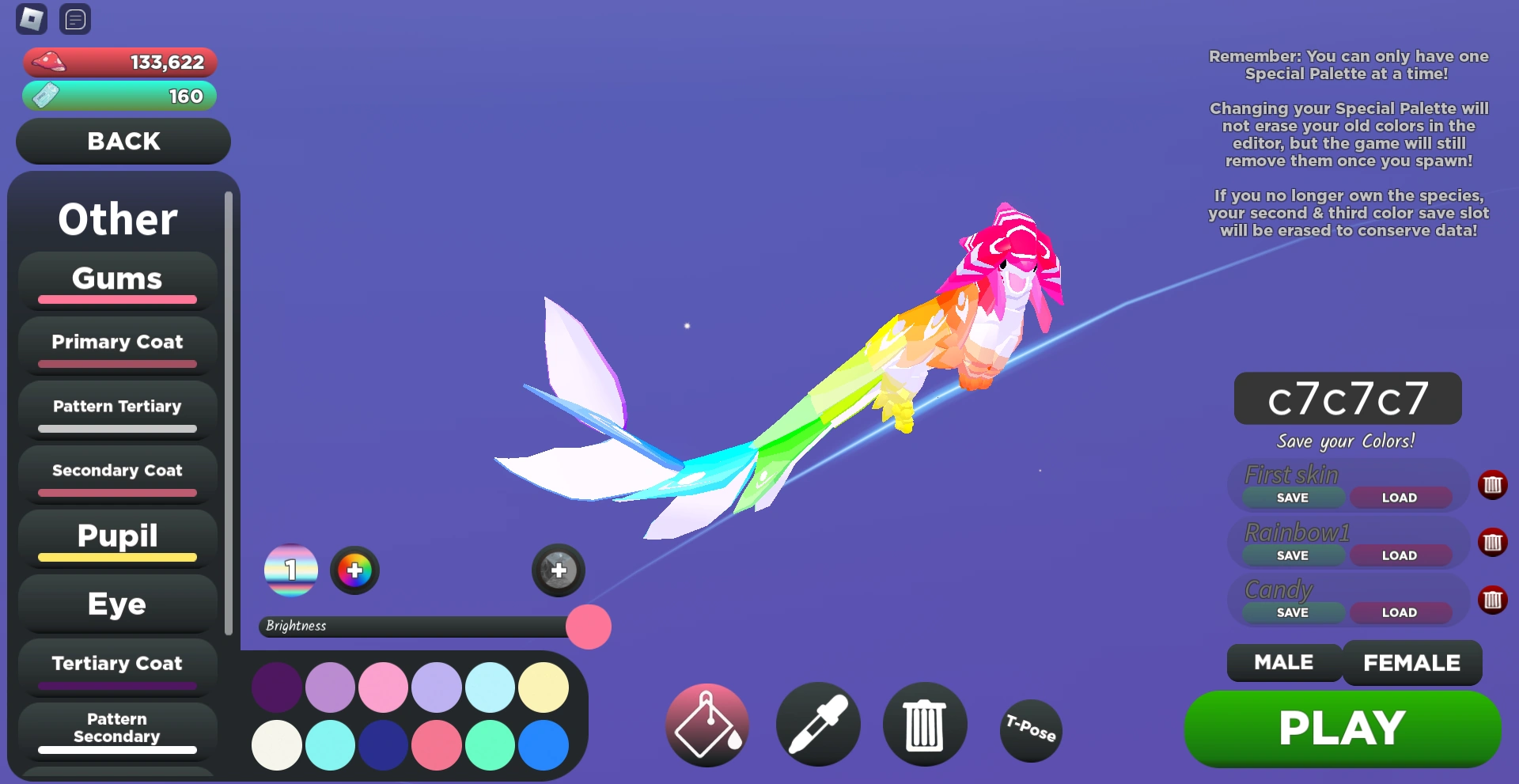Switch creature gender to FEMALE
This screenshot has height=784, width=1519.
pyautogui.click(x=1412, y=663)
